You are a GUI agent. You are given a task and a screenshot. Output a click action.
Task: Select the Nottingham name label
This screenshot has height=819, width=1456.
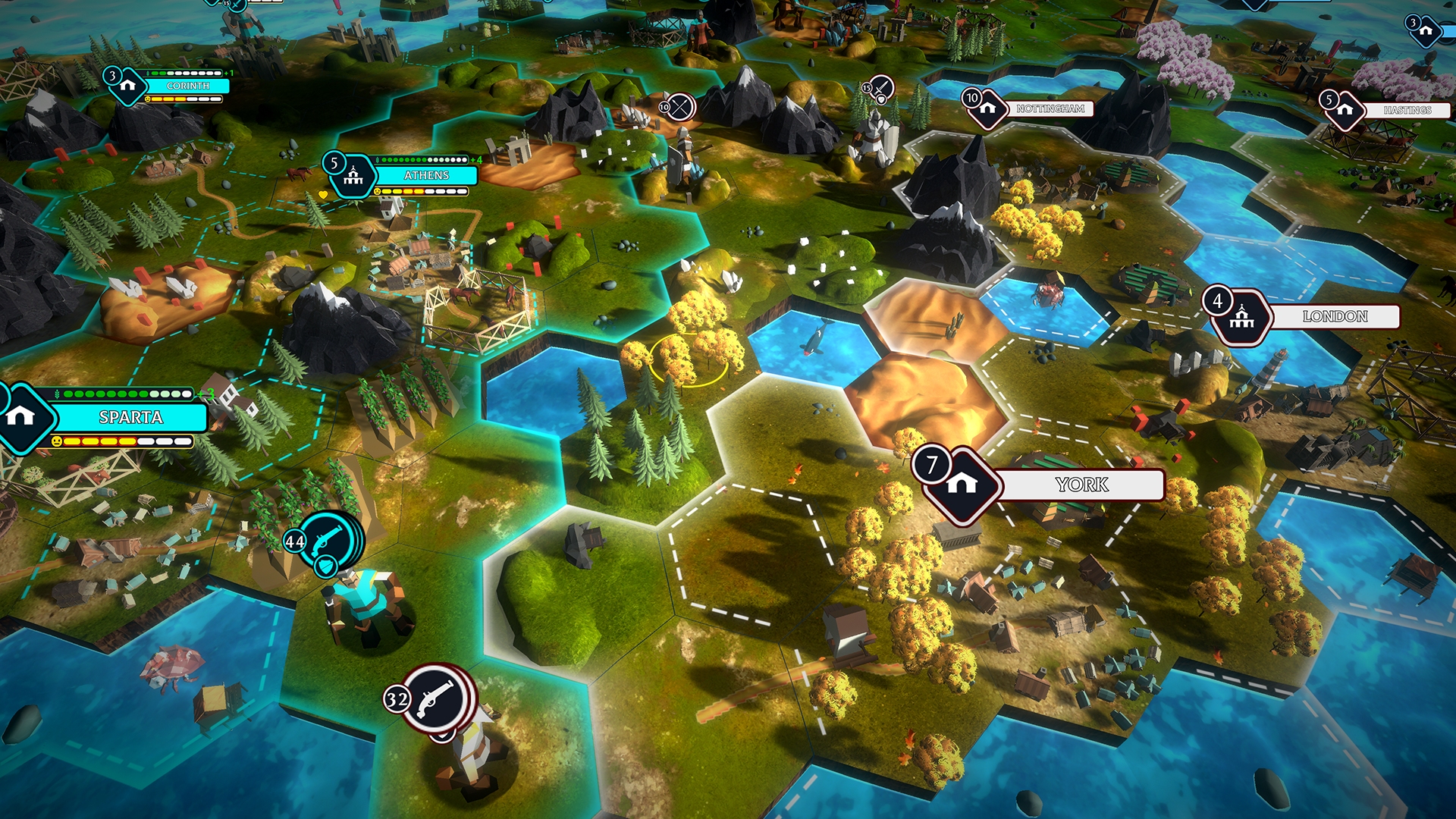click(x=1050, y=109)
